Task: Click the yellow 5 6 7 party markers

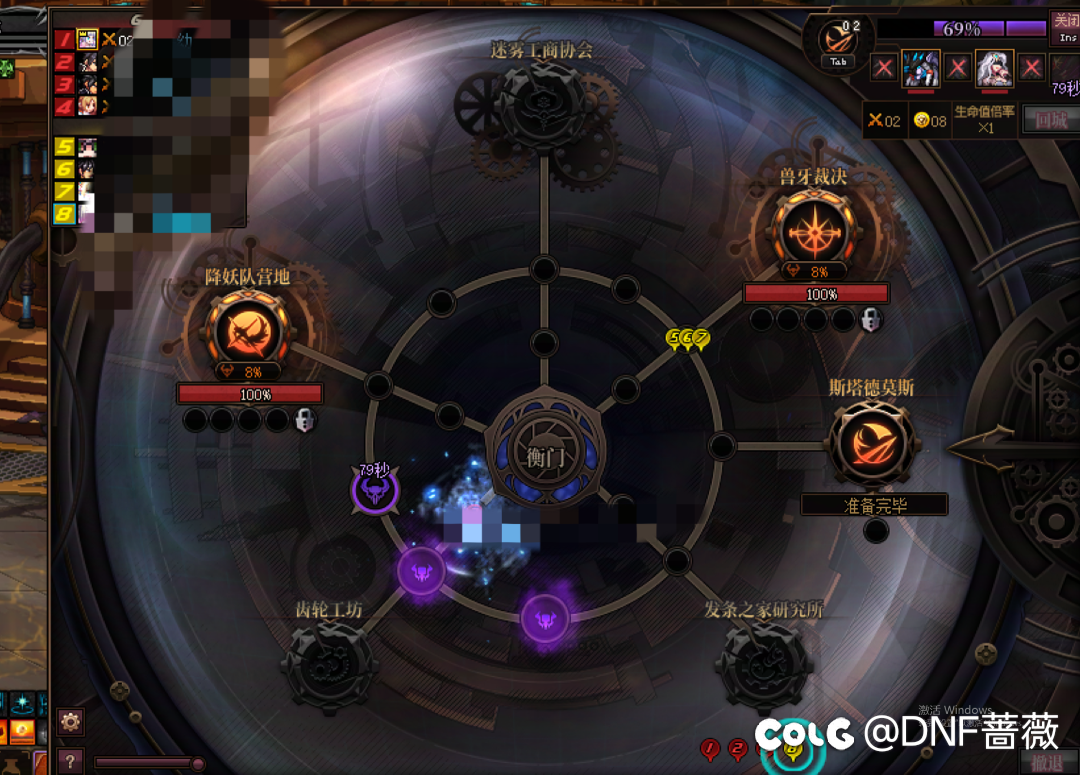Action: click(x=688, y=338)
